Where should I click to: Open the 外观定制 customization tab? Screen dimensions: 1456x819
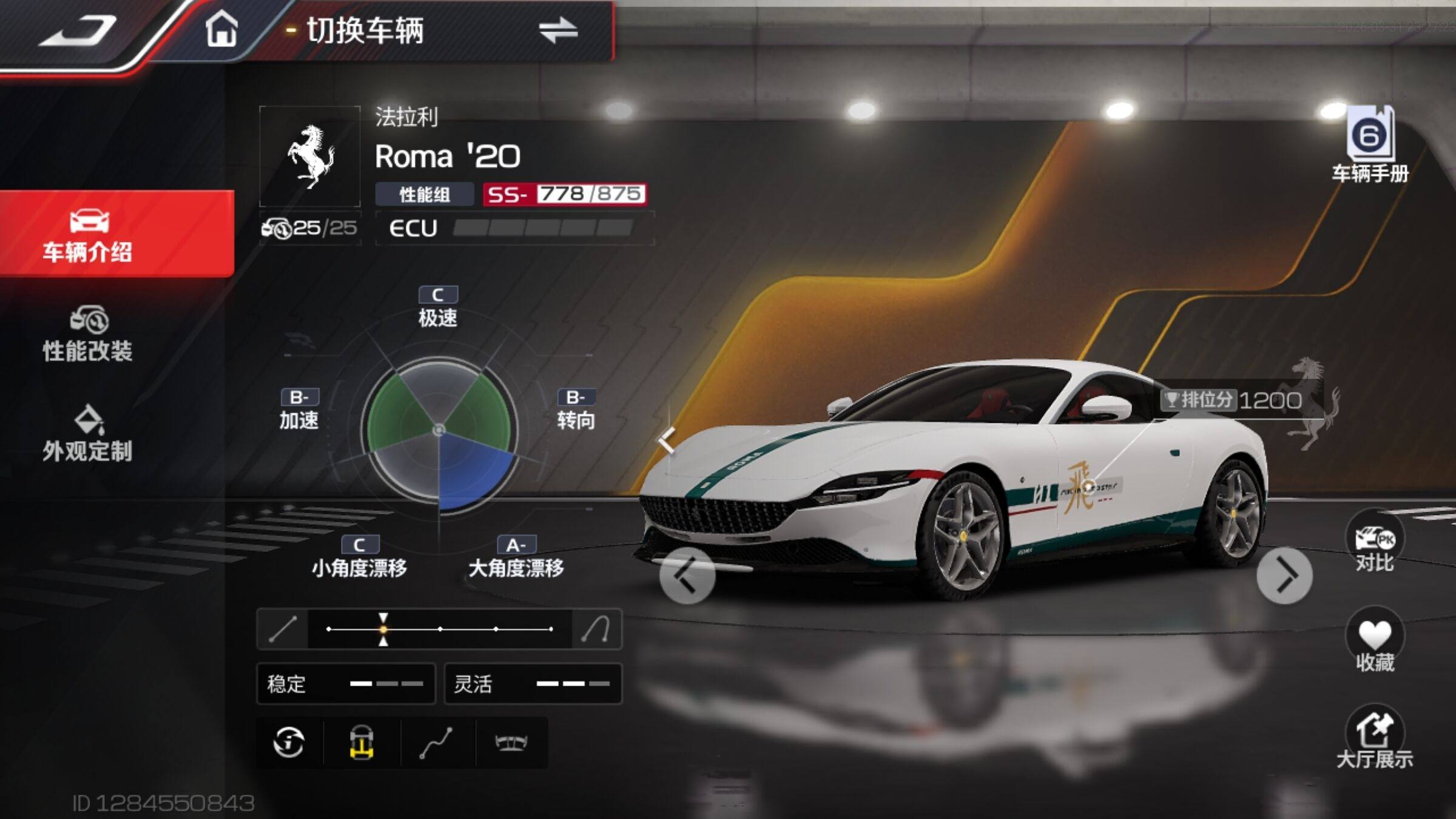[88, 434]
